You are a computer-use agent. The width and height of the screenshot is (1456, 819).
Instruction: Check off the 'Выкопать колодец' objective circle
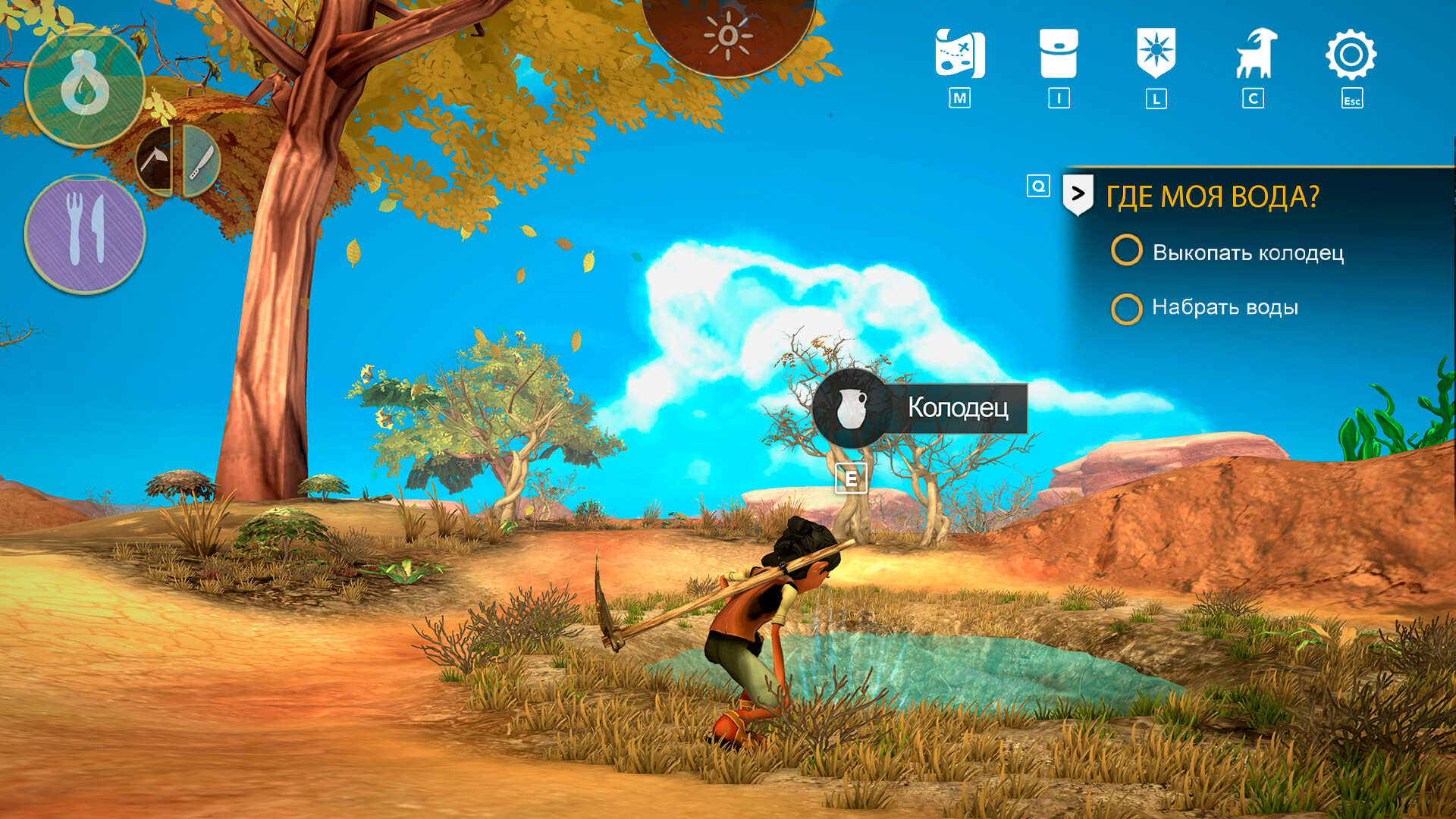pos(1128,251)
